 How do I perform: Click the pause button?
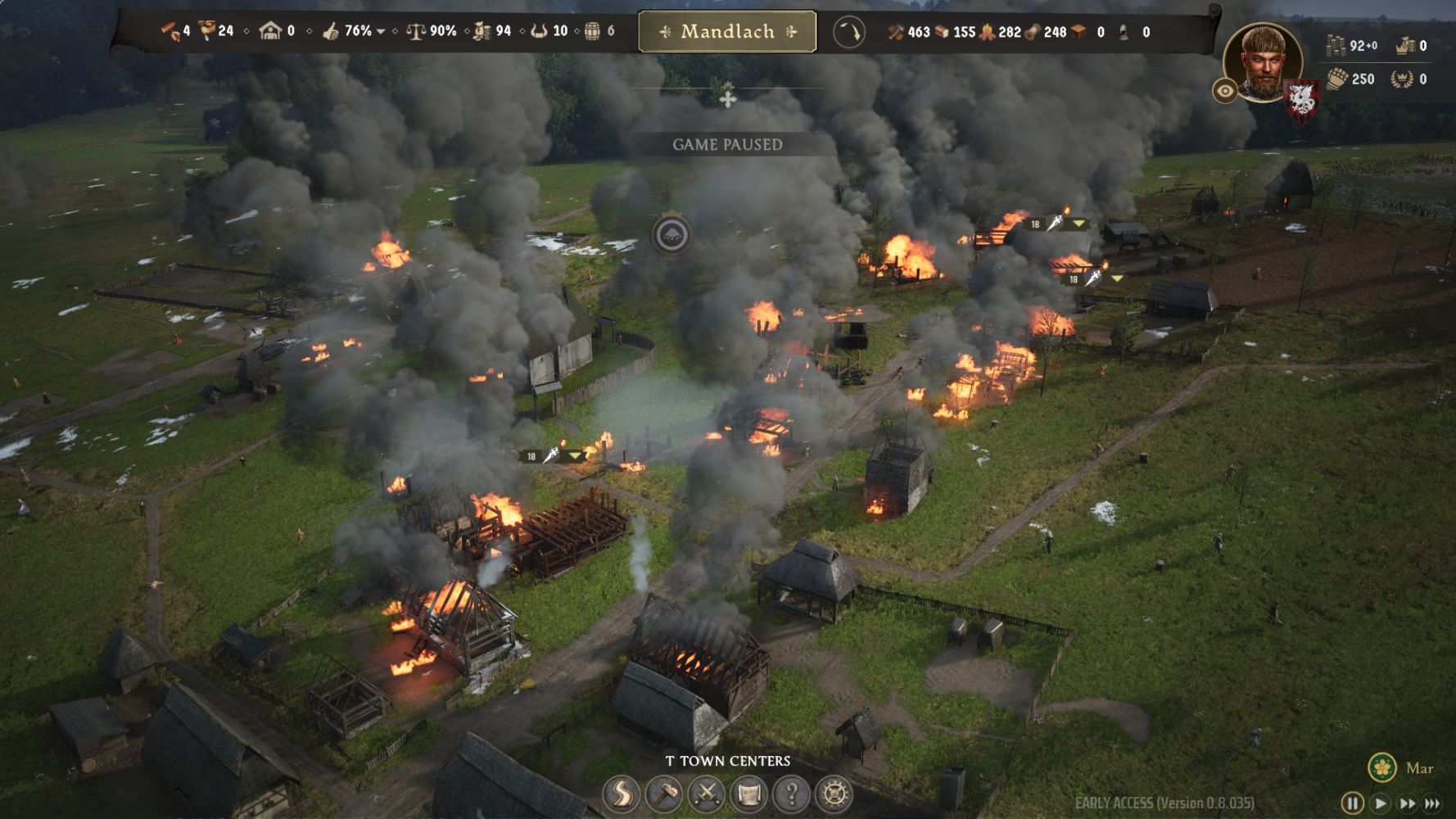coord(1352,803)
